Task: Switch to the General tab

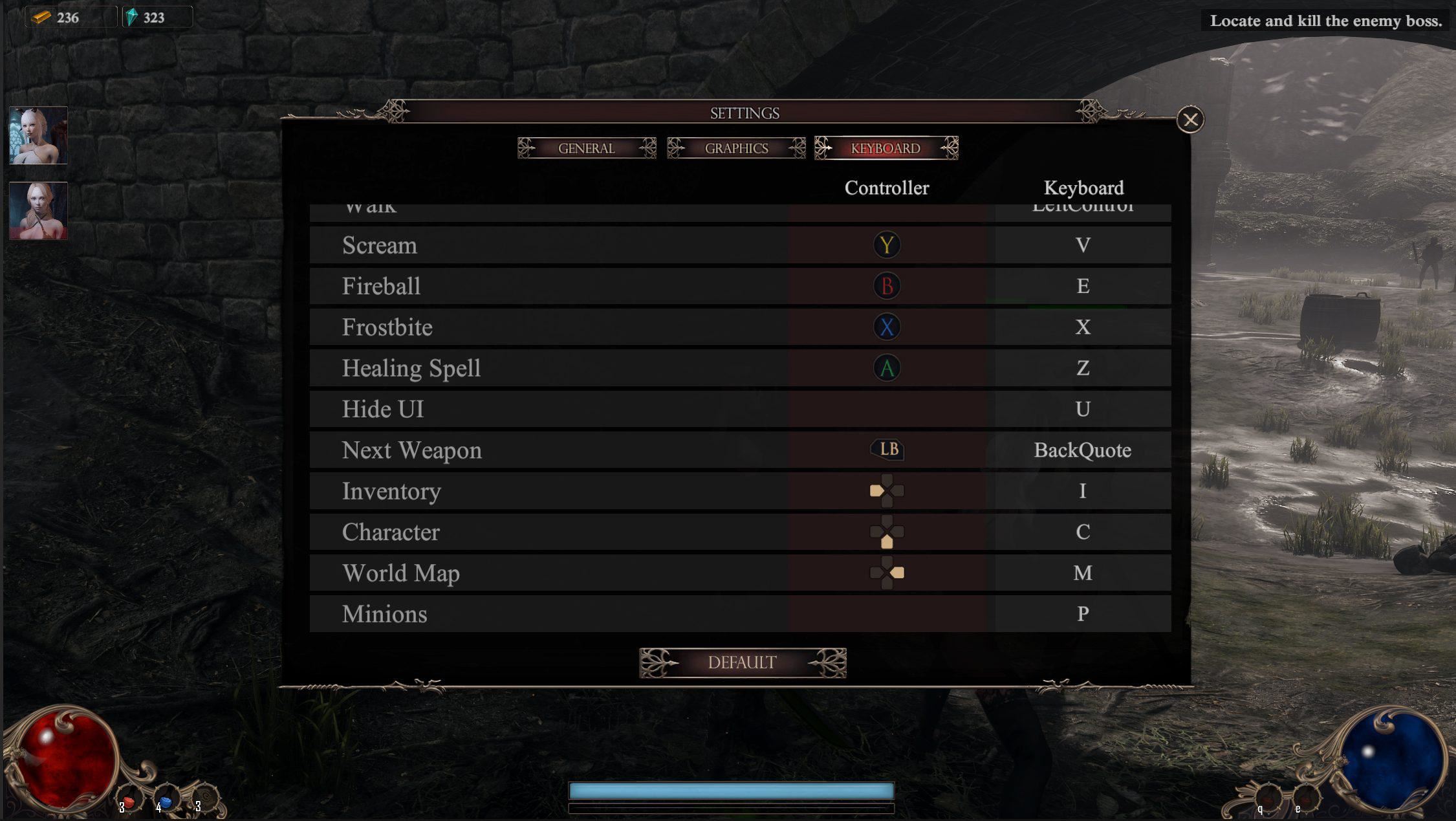Action: pyautogui.click(x=587, y=148)
